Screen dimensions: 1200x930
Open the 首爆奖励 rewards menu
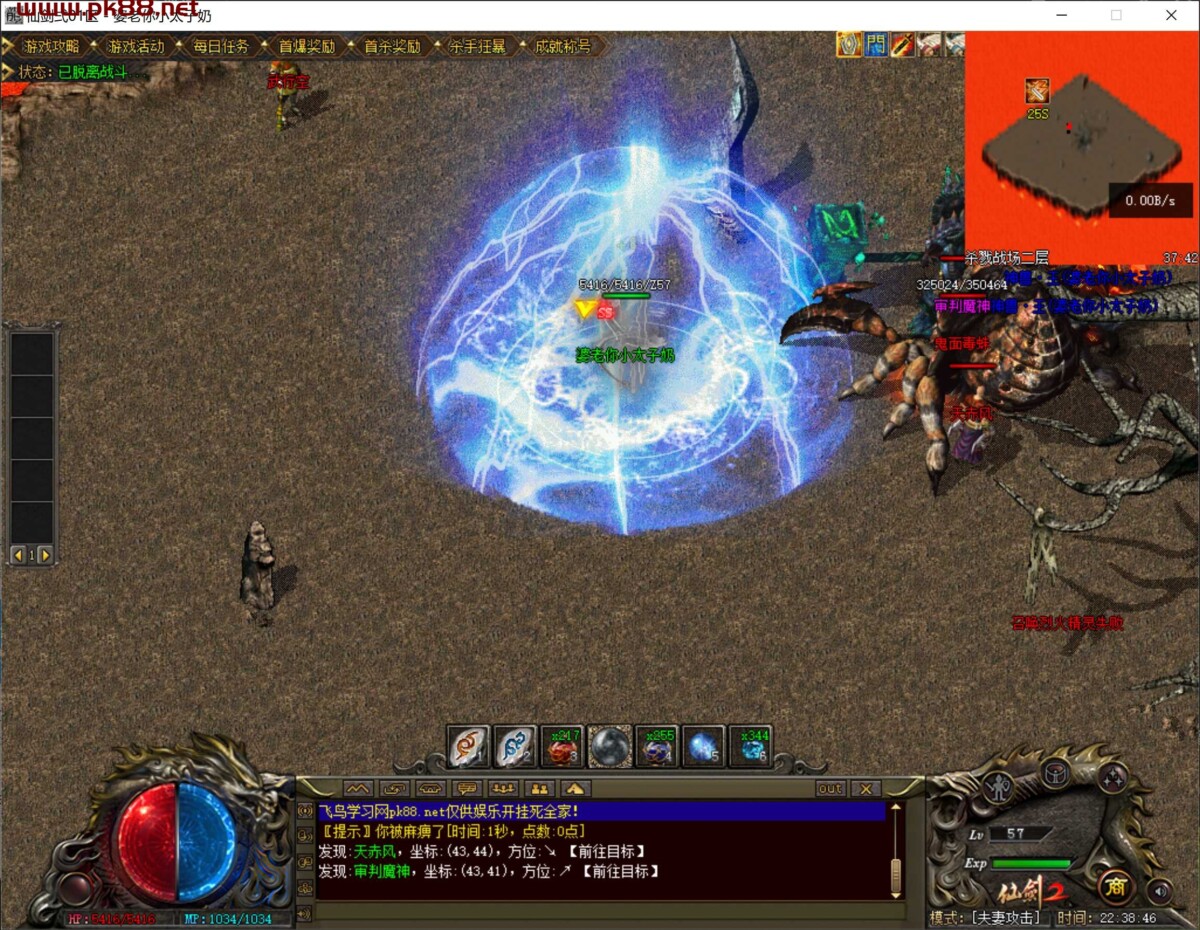(x=306, y=47)
